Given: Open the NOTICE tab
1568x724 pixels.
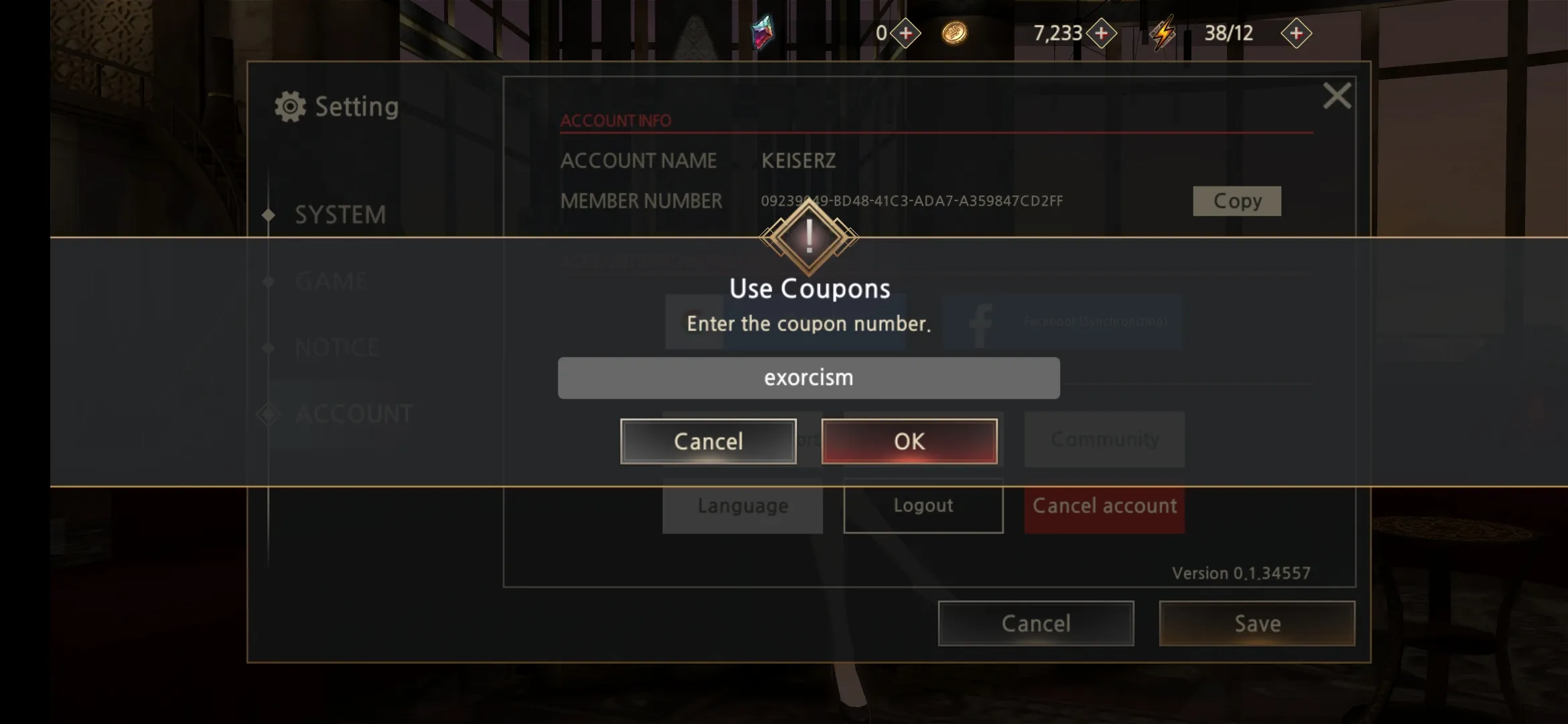Looking at the screenshot, I should 336,347.
